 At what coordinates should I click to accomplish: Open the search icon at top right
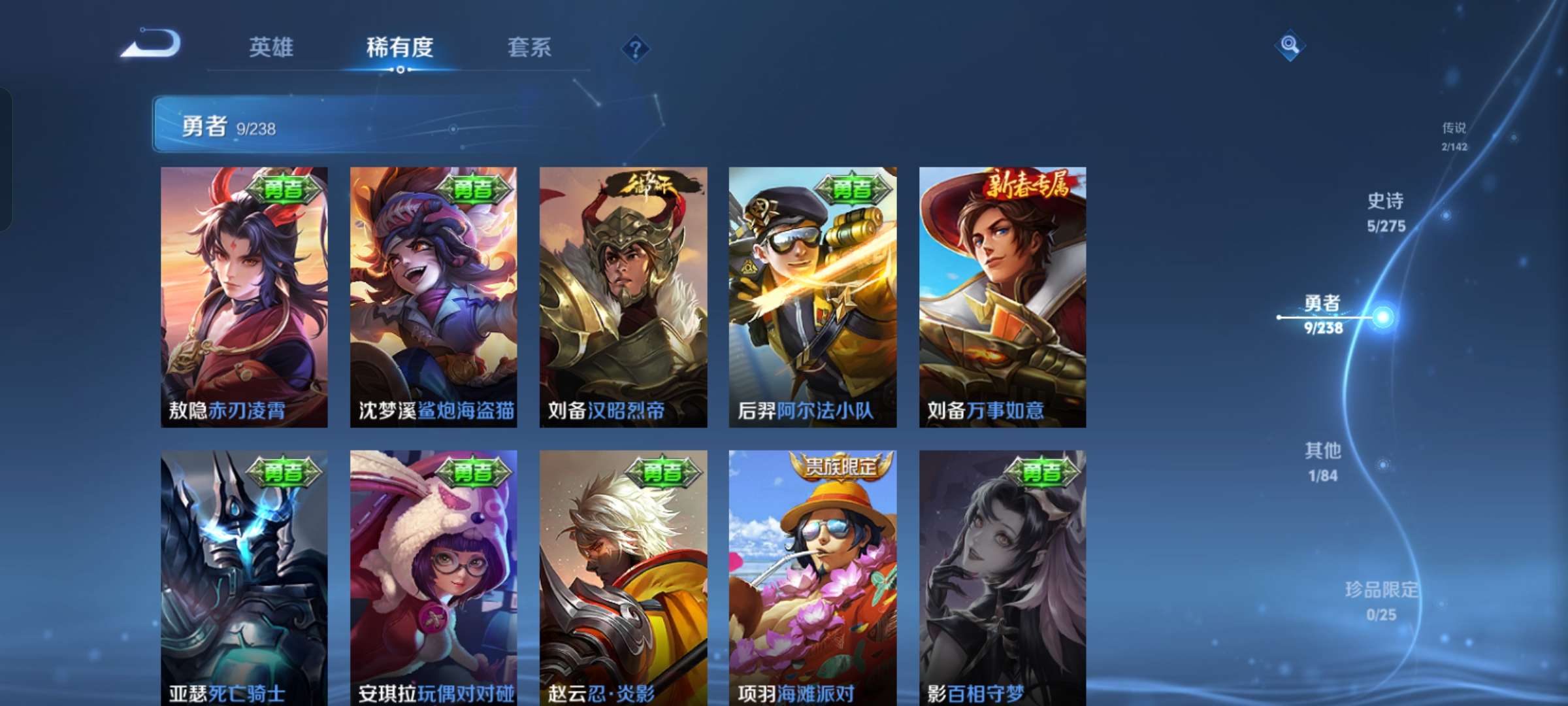[1288, 45]
